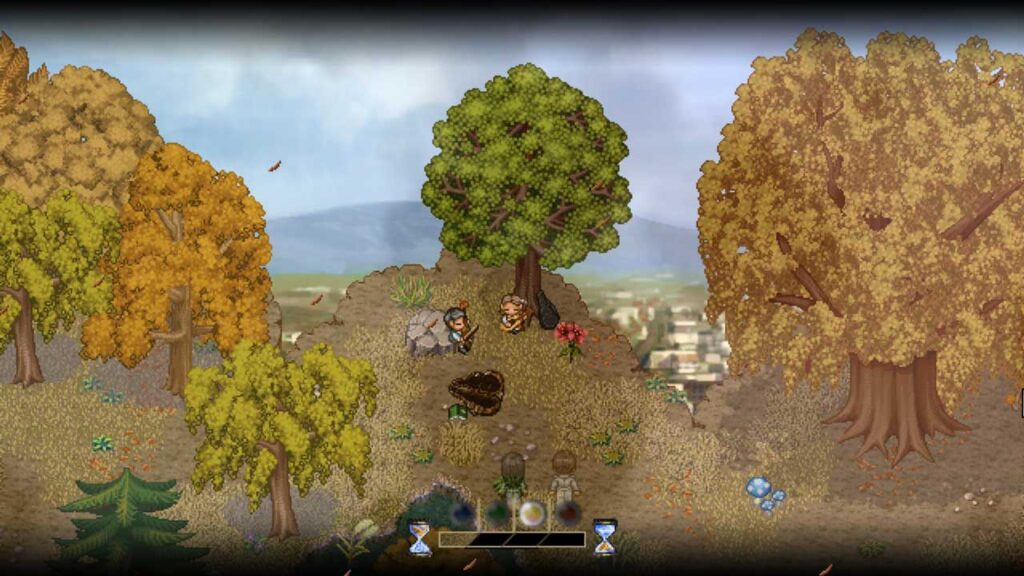Select the dark red season orb
Screen dimensions: 1024x576
click(x=567, y=513)
